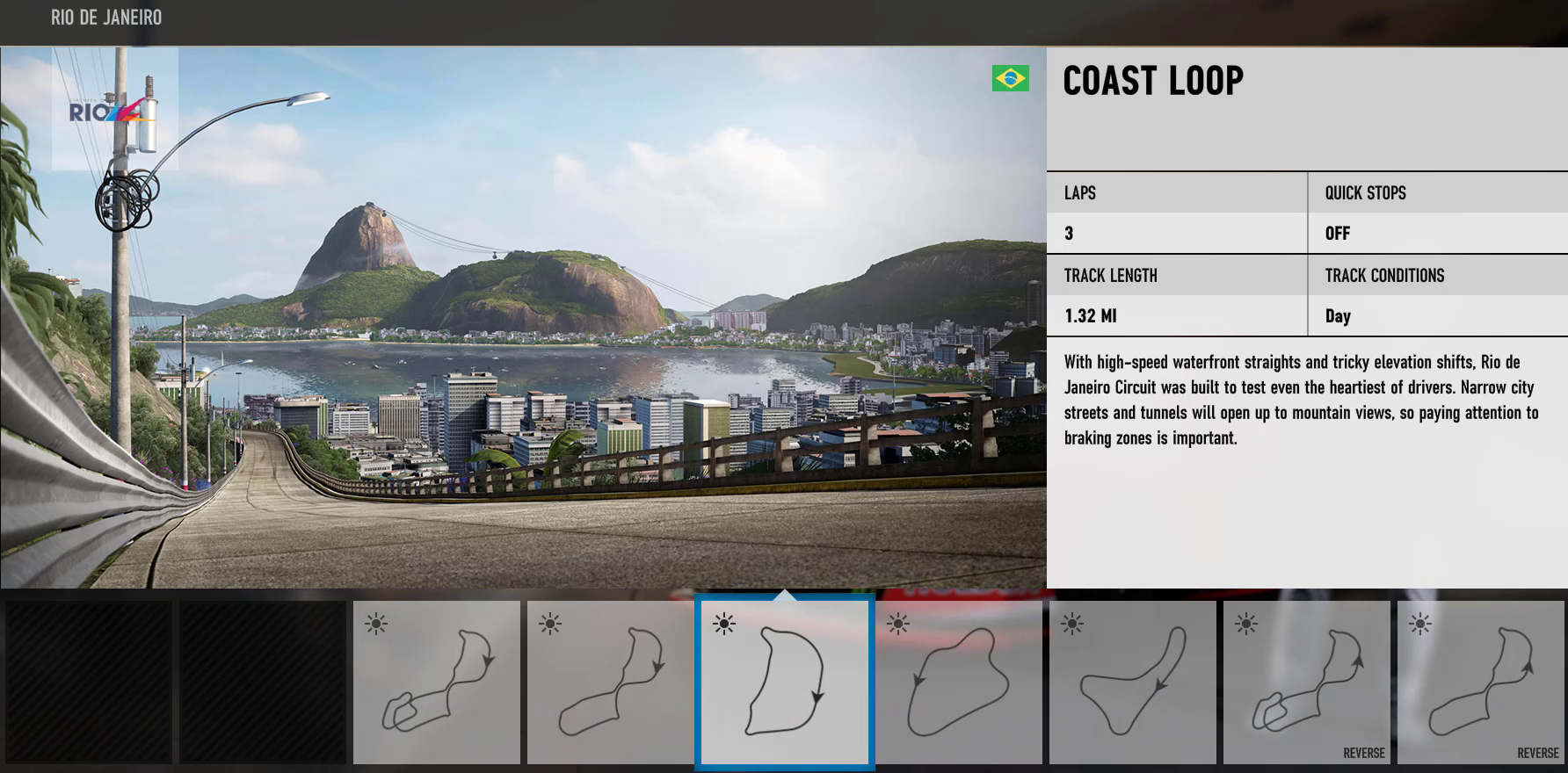The height and width of the screenshot is (773, 1568).
Task: Click the sun icon on the fifth track layout
Action: [1073, 625]
